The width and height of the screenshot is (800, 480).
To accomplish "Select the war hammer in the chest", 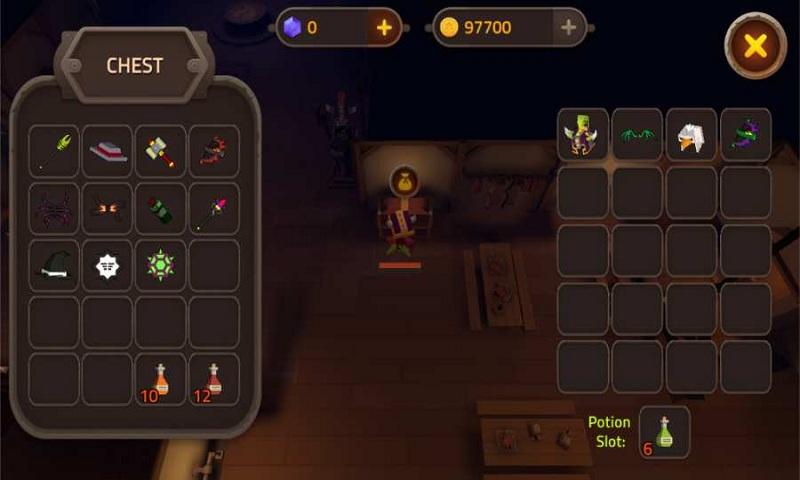I will tap(161, 151).
